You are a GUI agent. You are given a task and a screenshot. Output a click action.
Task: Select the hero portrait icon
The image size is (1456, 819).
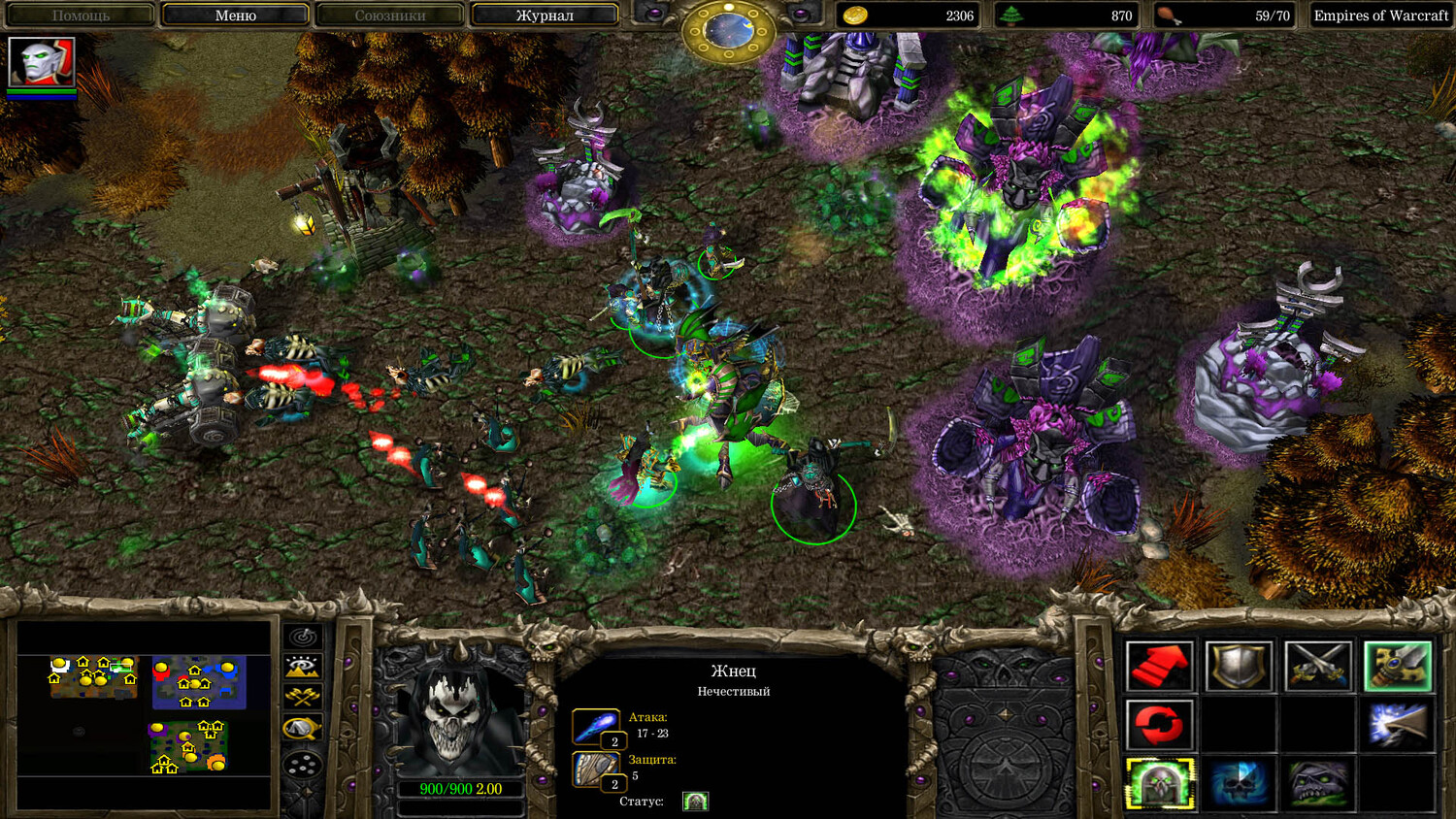click(42, 62)
